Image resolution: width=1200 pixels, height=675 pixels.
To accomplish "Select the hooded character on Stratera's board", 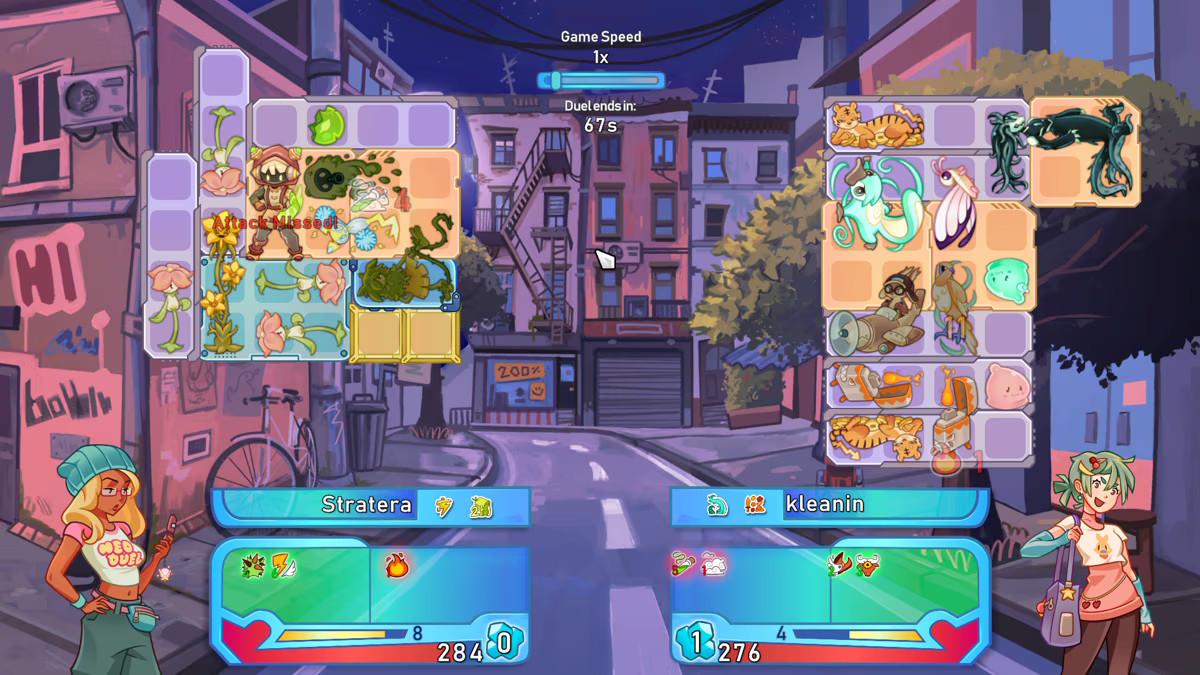I will pos(272,195).
